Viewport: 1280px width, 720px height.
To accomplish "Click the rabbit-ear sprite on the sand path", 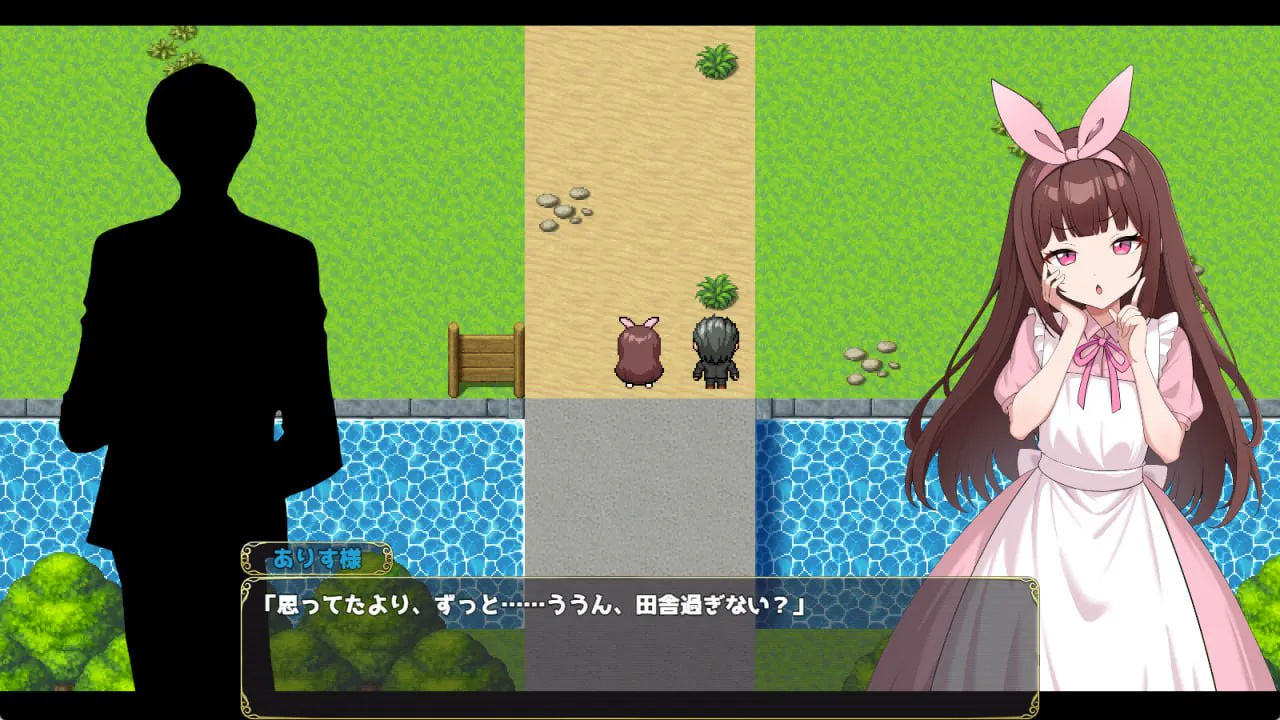I will (638, 350).
